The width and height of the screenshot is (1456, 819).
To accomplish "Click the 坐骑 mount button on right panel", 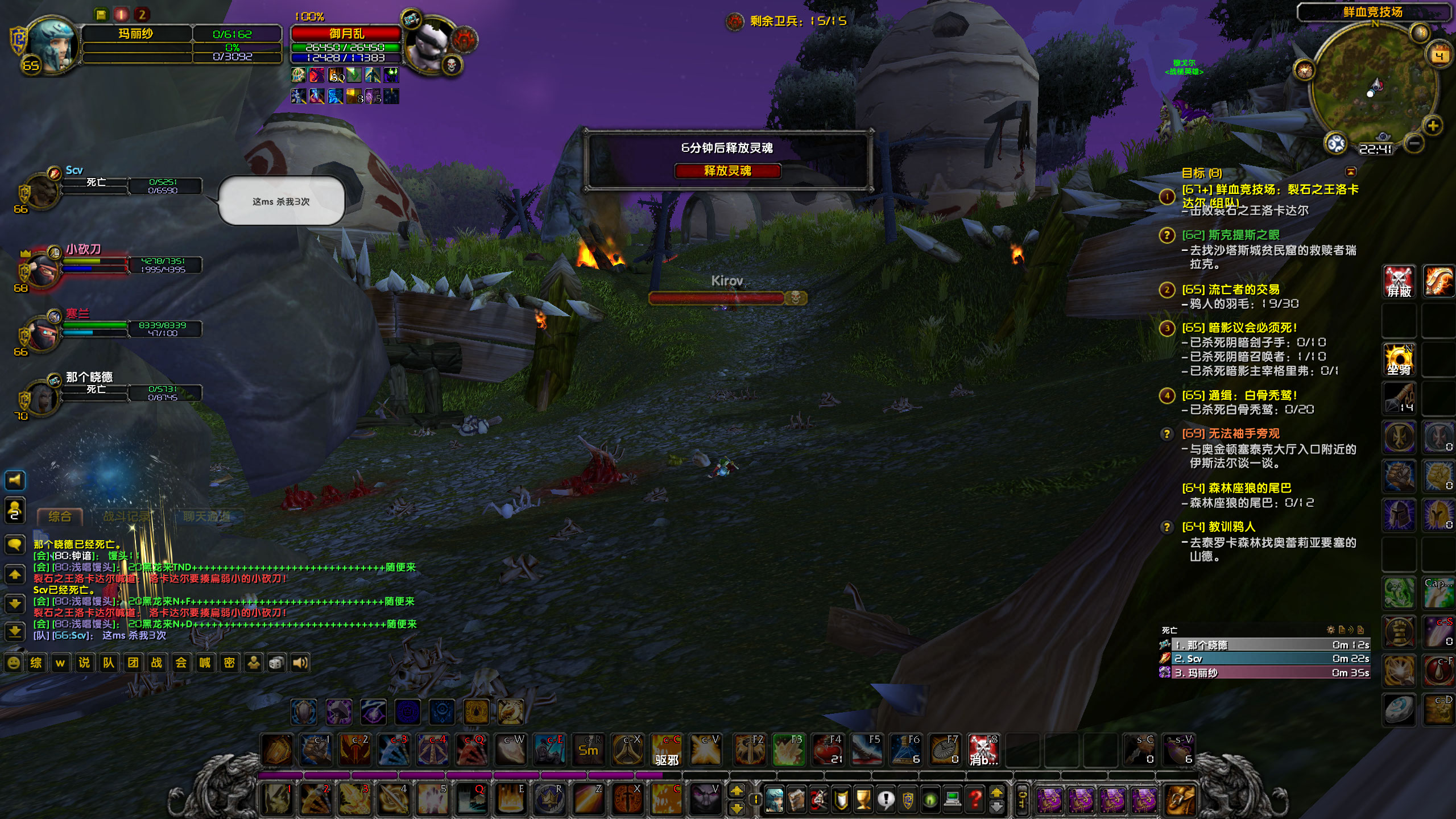I will pyautogui.click(x=1400, y=358).
